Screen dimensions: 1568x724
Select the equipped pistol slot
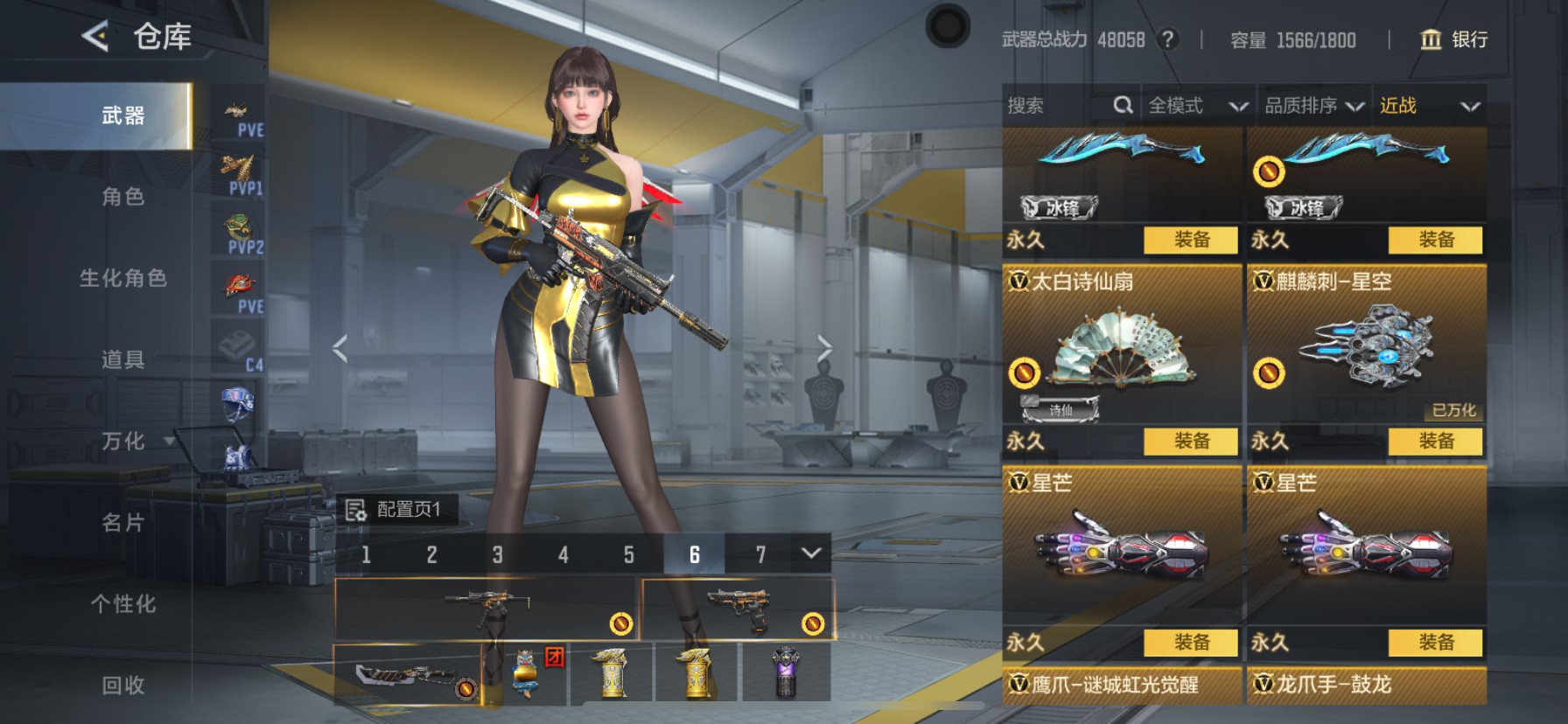(x=737, y=609)
